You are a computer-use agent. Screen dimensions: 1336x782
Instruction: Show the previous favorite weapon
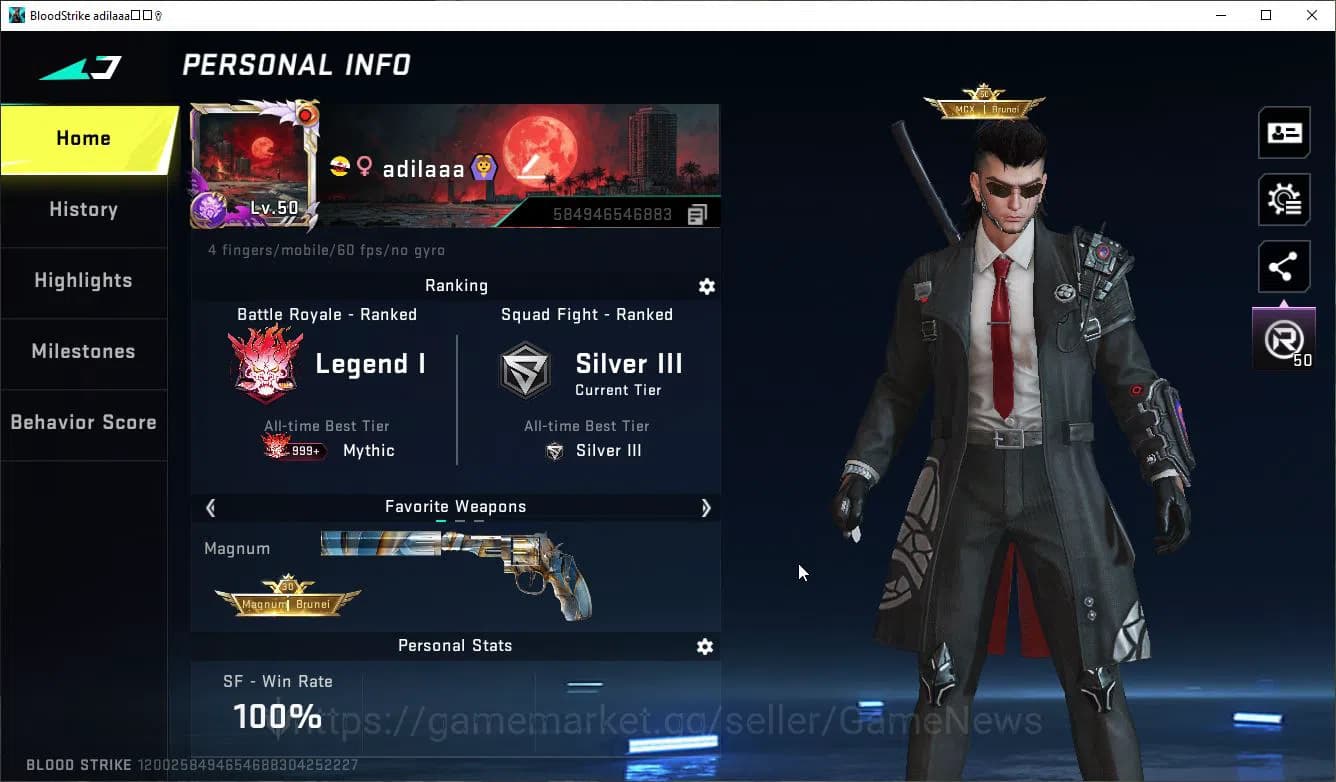(x=210, y=507)
